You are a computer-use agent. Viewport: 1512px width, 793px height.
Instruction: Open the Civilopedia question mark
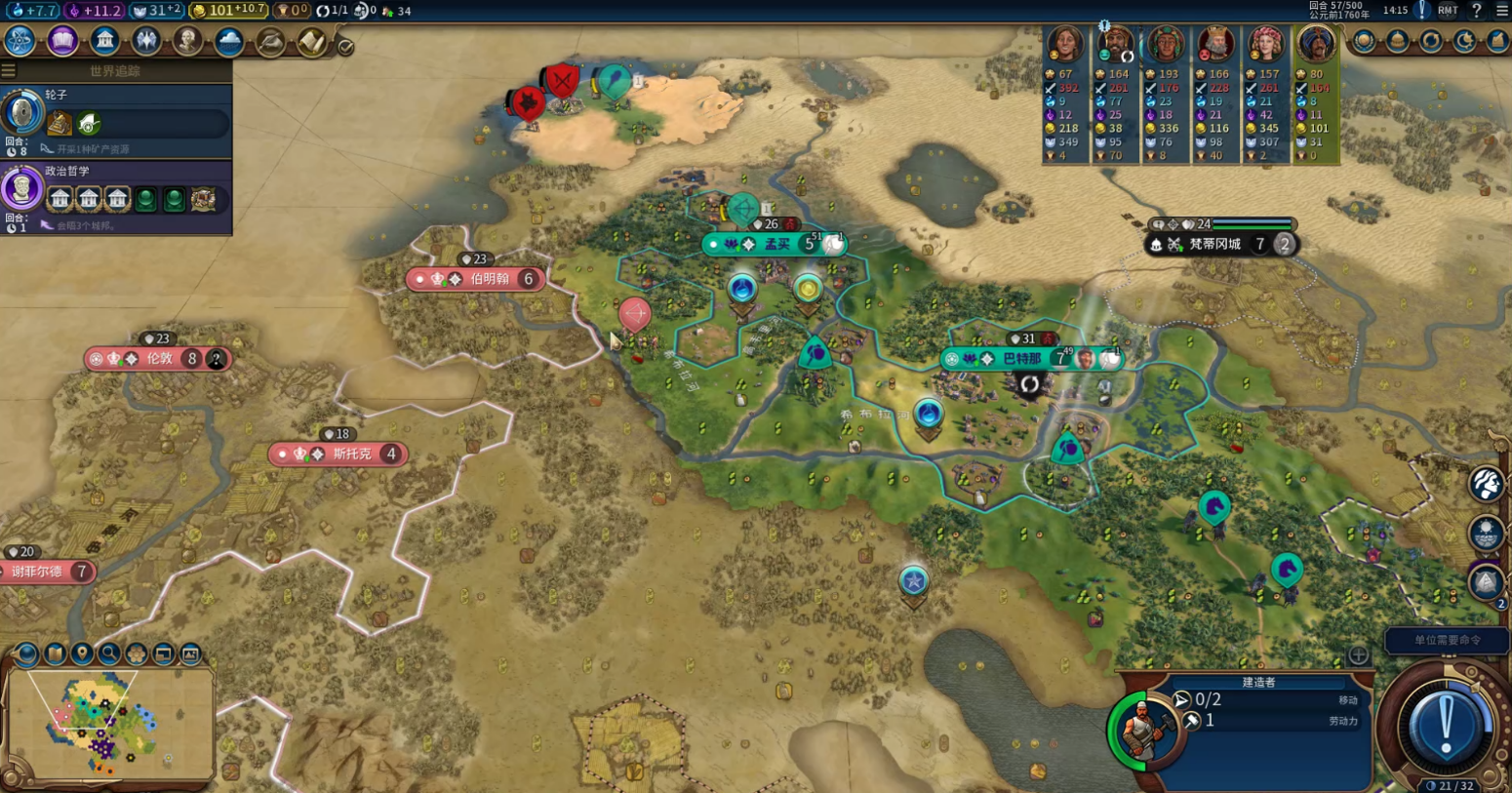(1476, 11)
